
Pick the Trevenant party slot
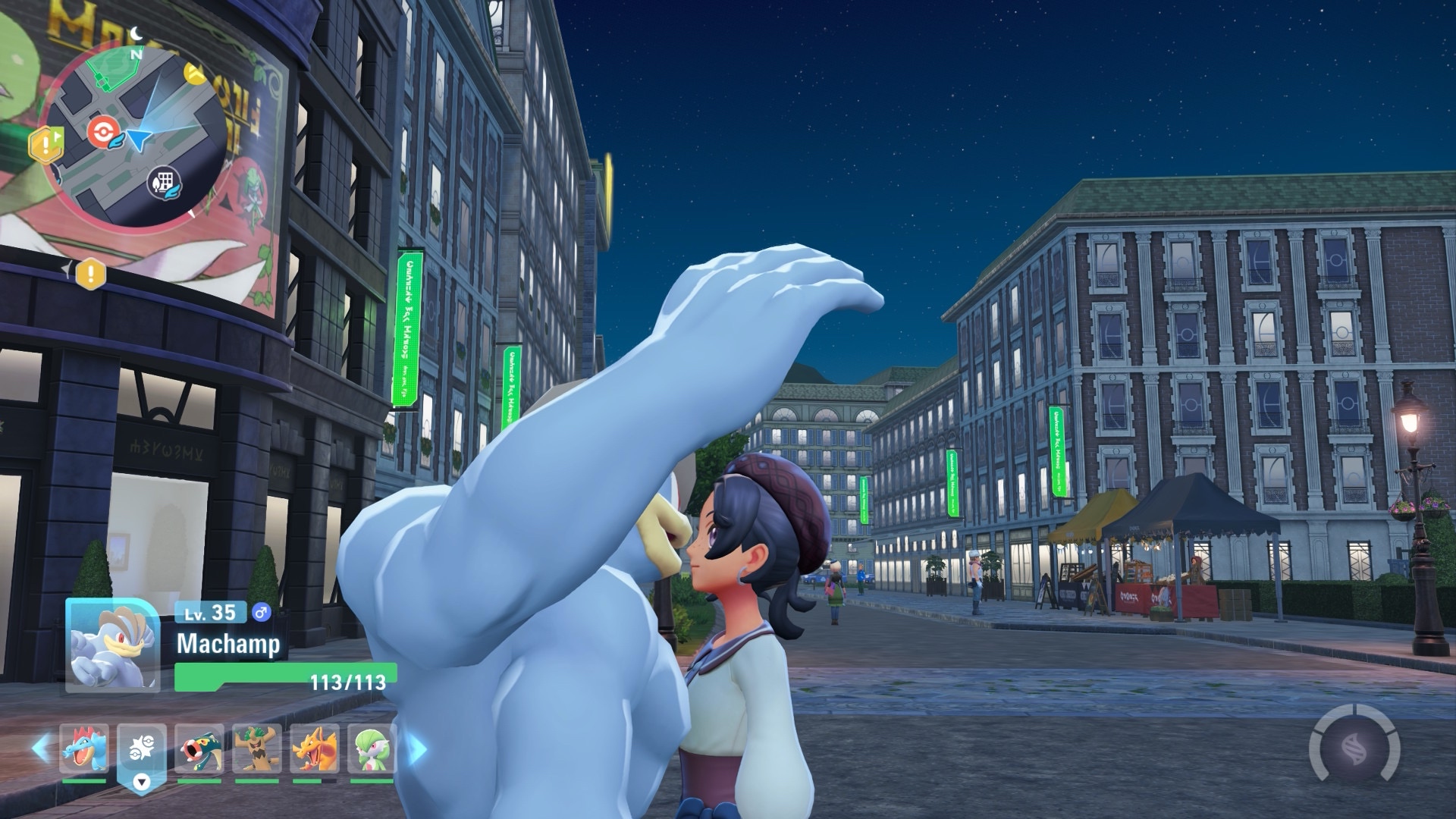pyautogui.click(x=257, y=748)
